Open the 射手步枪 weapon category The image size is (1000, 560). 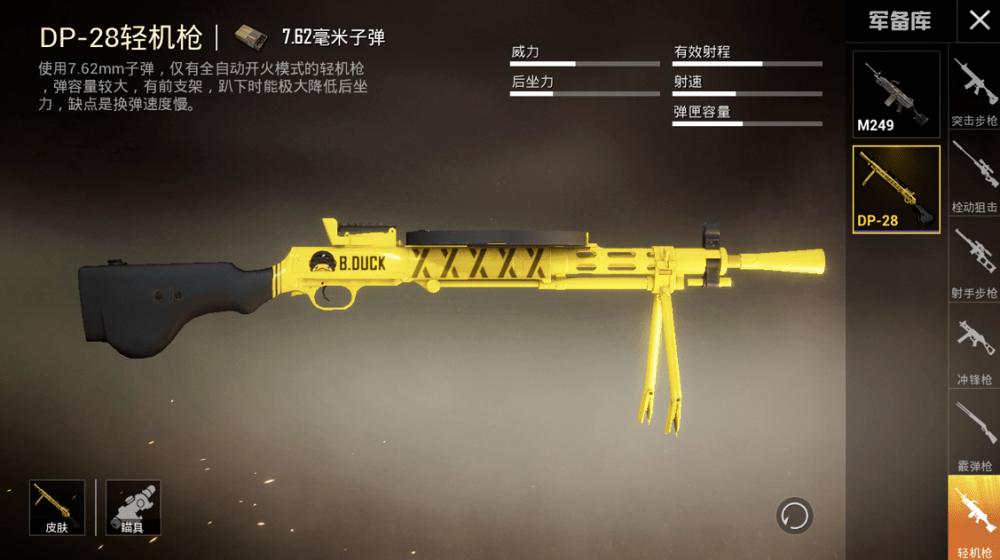click(x=974, y=264)
